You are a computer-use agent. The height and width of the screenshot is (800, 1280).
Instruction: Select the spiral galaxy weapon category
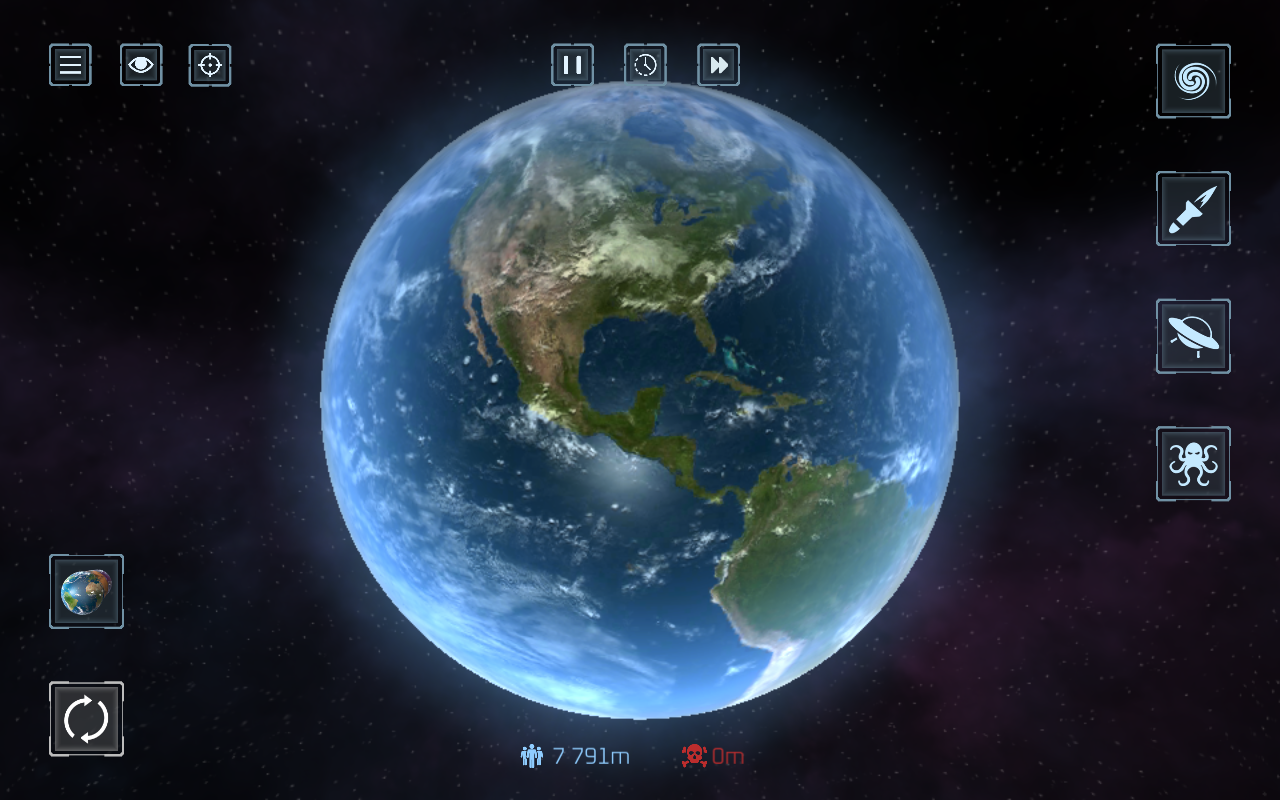[1193, 81]
